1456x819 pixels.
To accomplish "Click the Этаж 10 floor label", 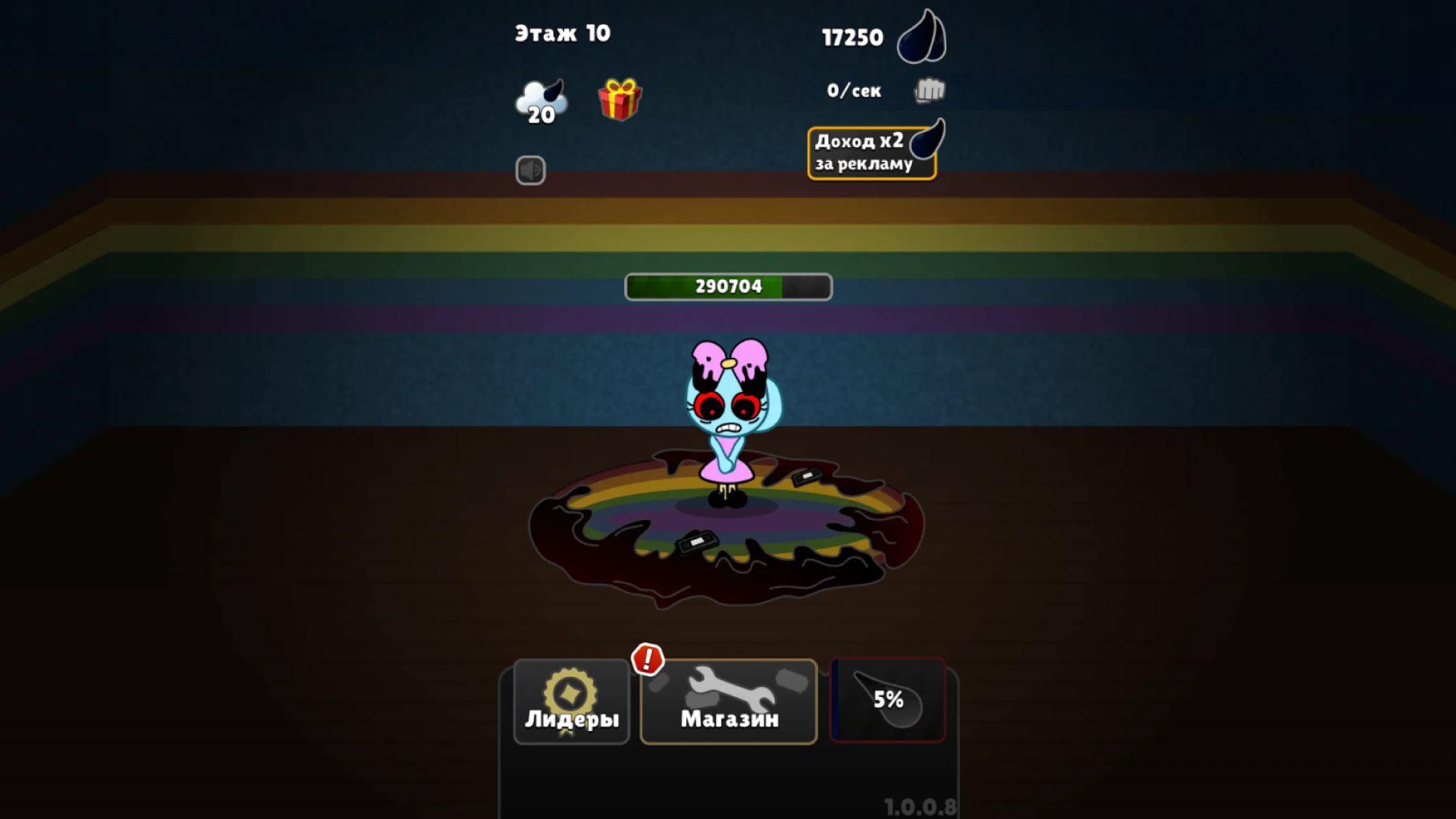I will (x=563, y=33).
